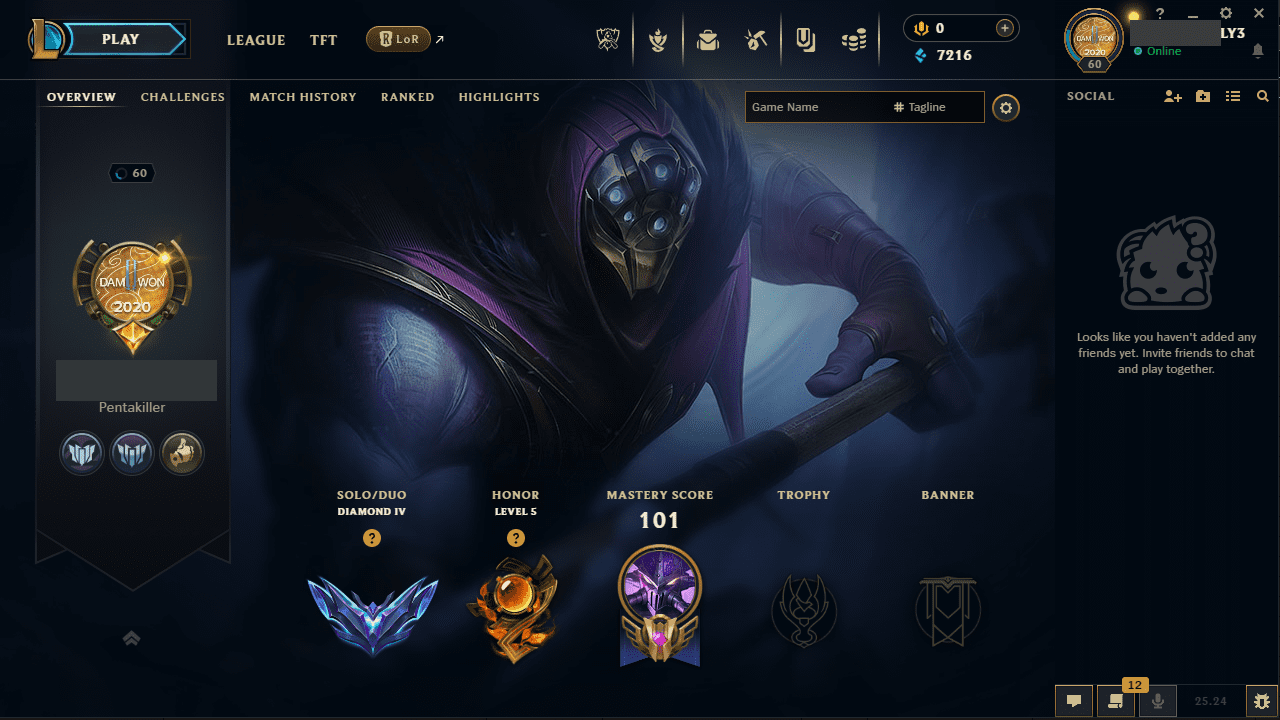Screen dimensions: 1280x720
Task: Toggle the missions panel with 12 badge
Action: point(1115,701)
